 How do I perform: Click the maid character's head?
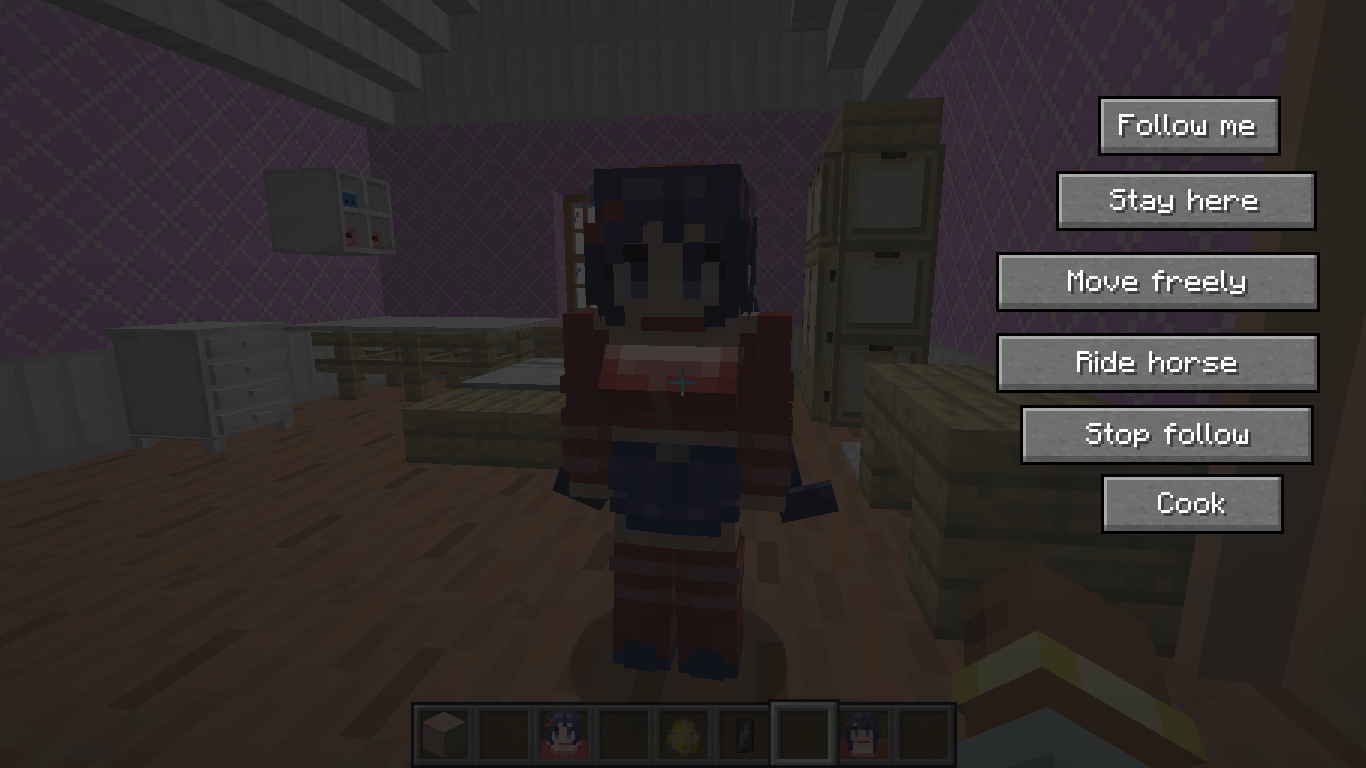click(666, 240)
